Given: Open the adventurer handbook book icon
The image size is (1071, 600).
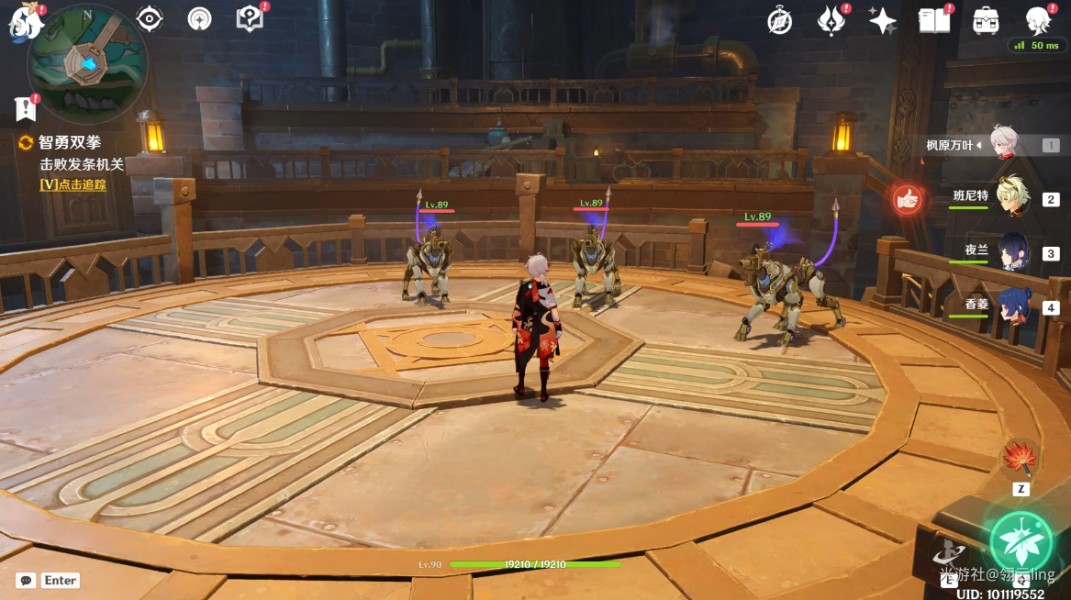Looking at the screenshot, I should [x=934, y=20].
